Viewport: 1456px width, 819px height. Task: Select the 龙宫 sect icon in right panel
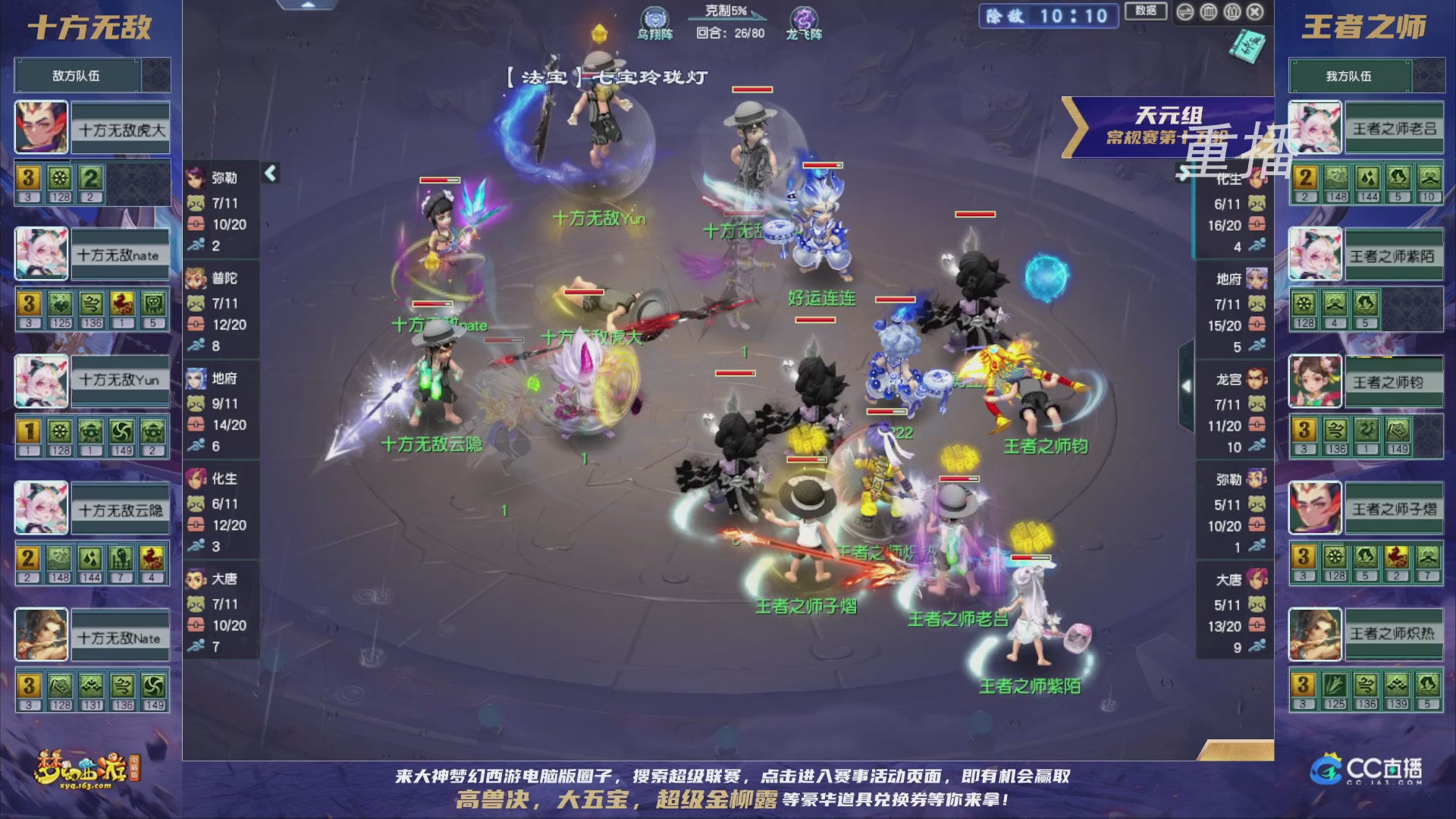point(1257,379)
